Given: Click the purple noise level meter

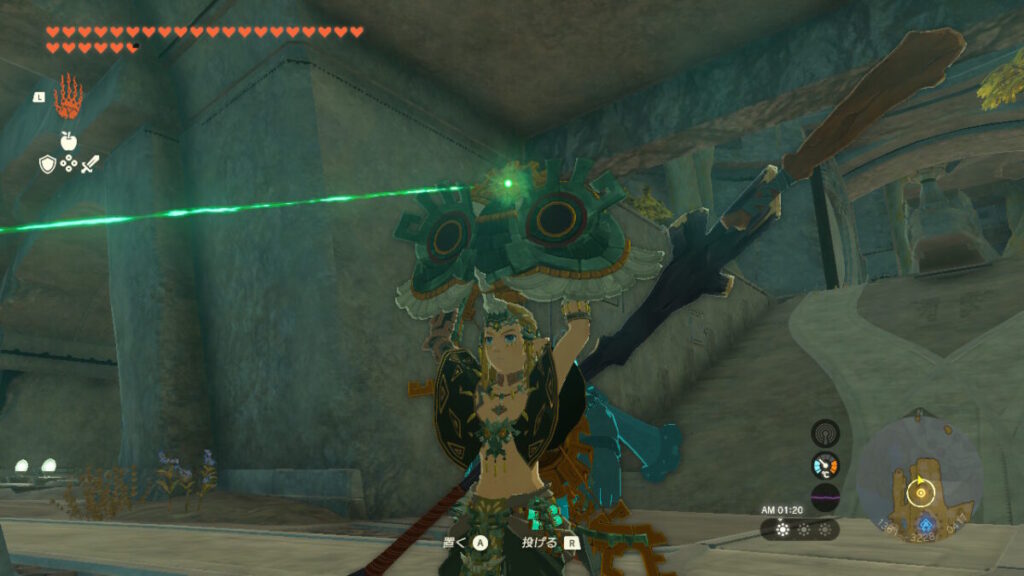Looking at the screenshot, I should click(x=825, y=497).
